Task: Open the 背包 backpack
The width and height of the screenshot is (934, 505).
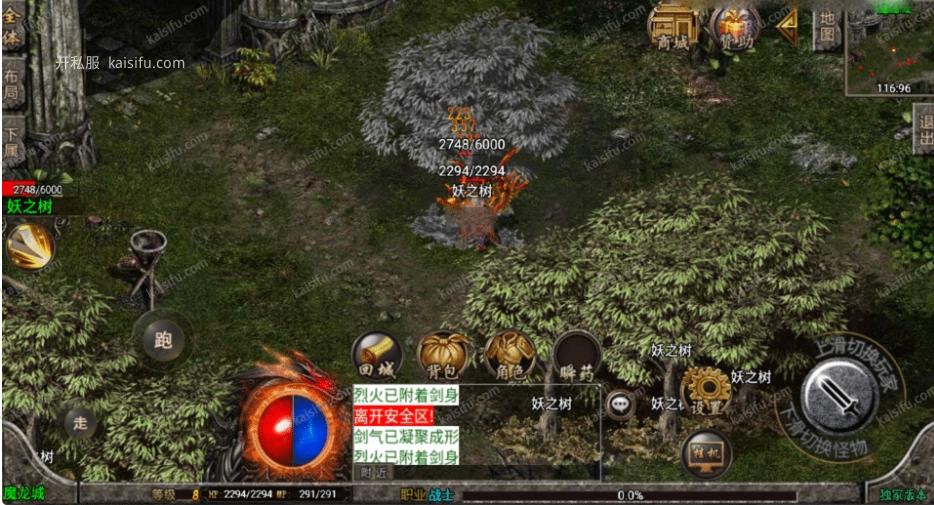Action: (x=443, y=356)
